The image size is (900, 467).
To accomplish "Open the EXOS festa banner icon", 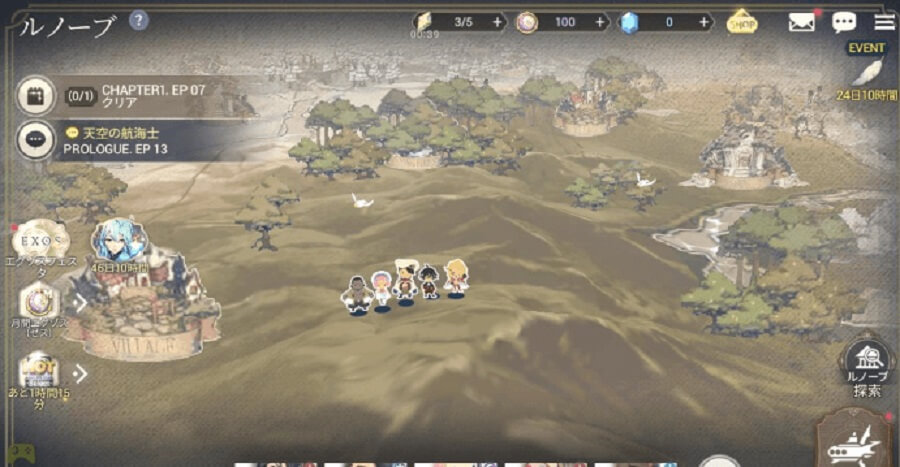I will (40, 241).
